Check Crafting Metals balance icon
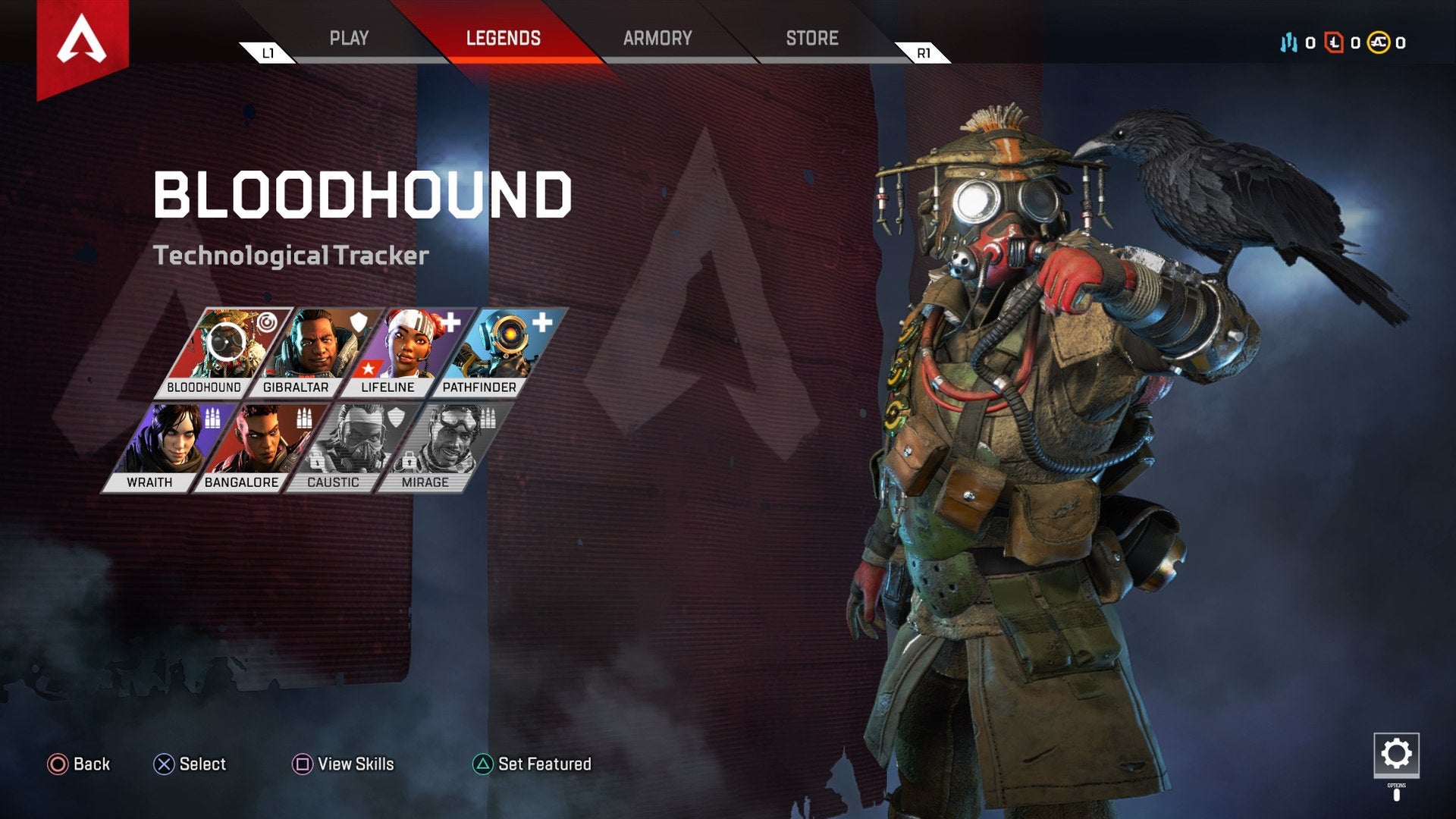The image size is (1456, 819). pyautogui.click(x=1289, y=42)
